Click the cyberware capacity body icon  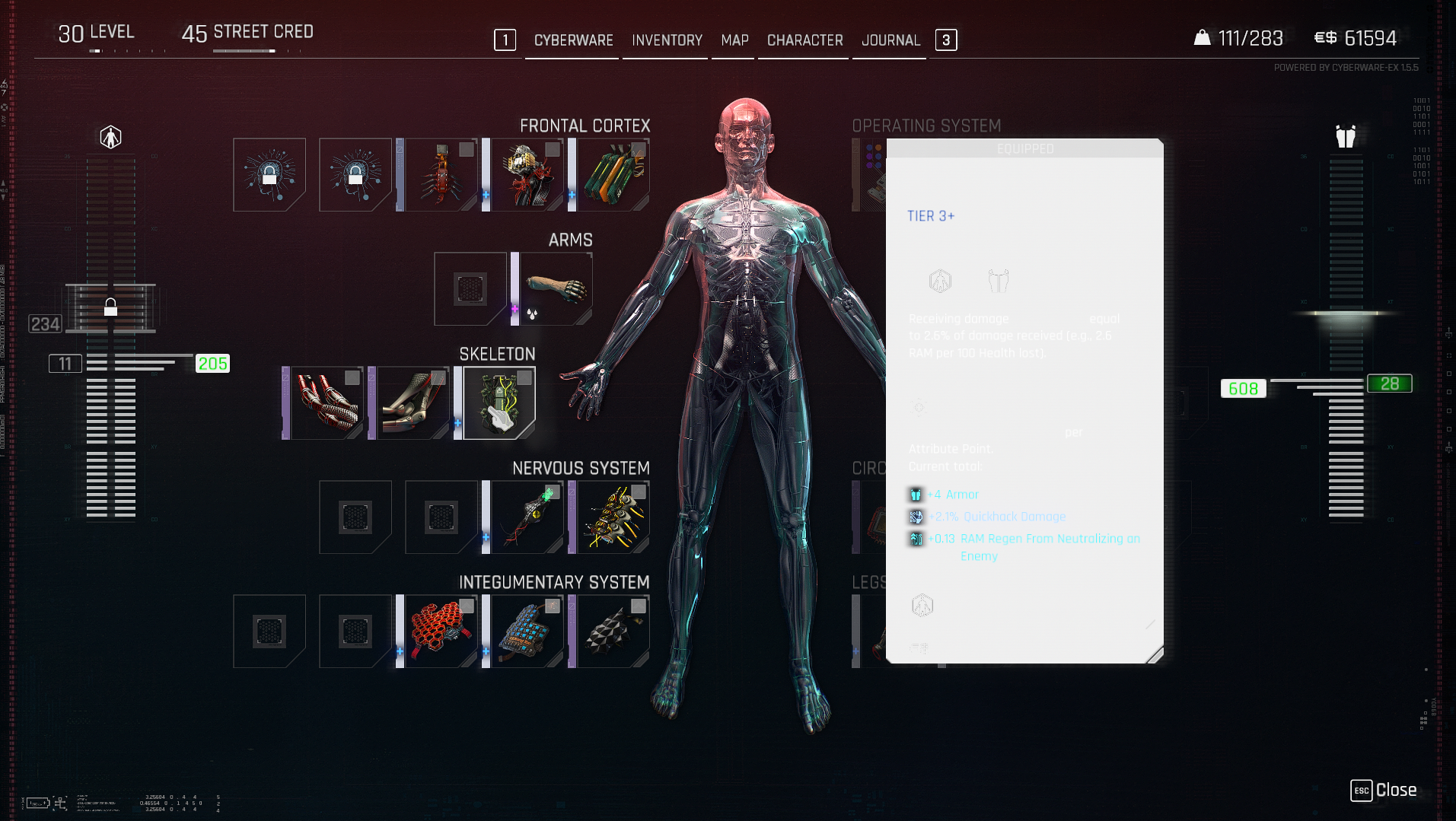click(110, 137)
